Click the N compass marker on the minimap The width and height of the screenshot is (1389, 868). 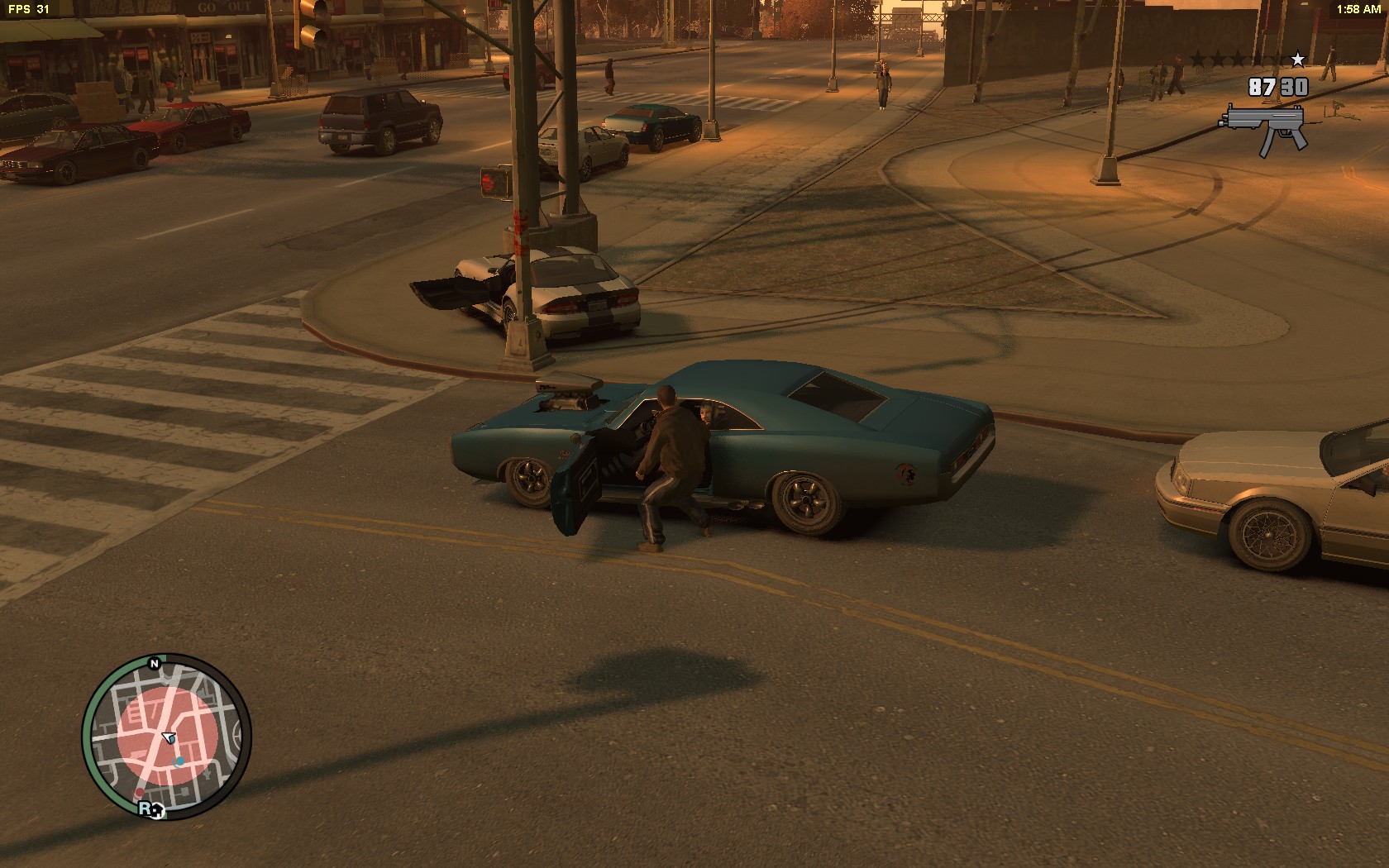click(154, 663)
